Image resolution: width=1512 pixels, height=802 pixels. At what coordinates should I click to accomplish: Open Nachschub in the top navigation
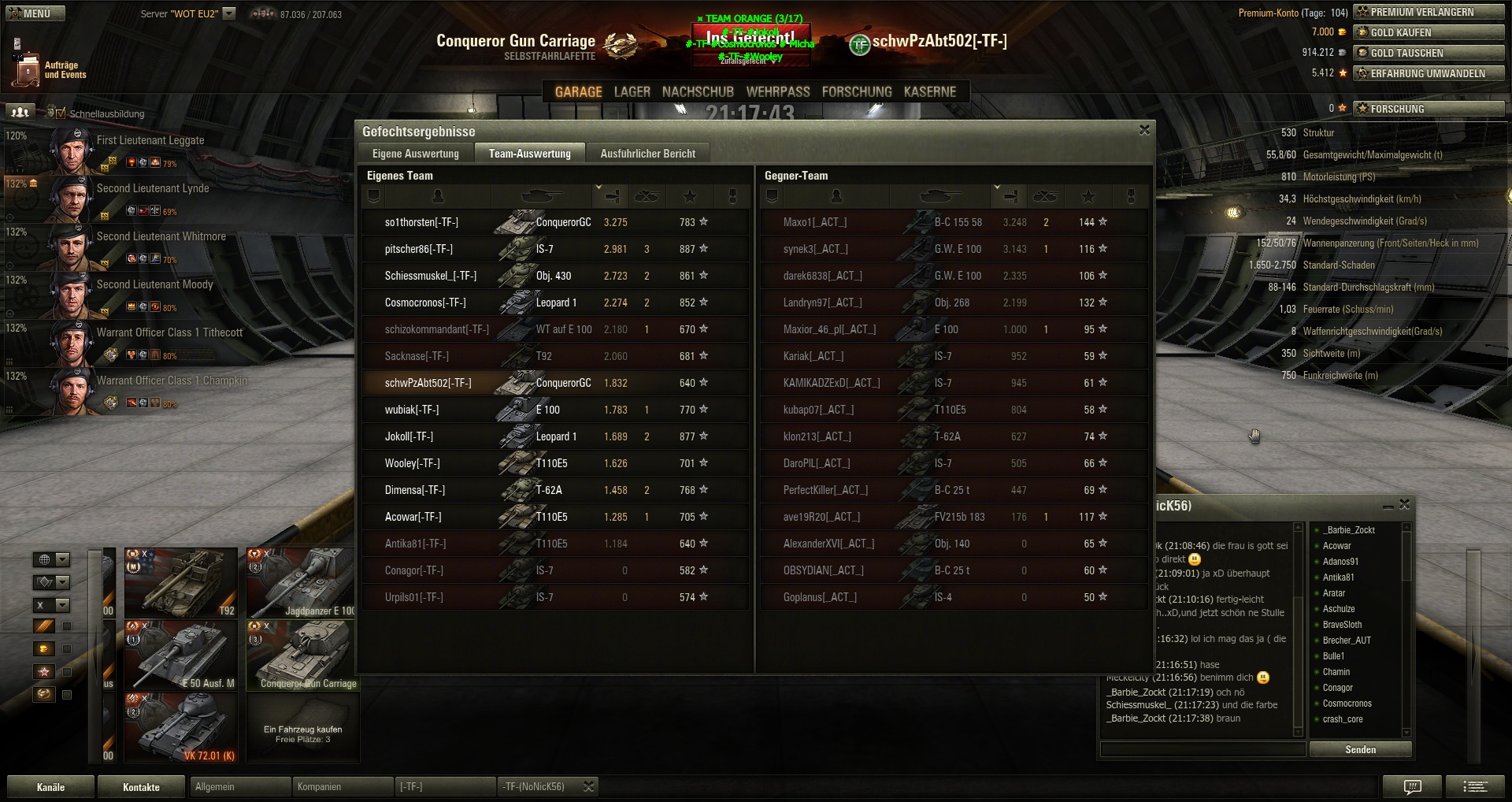[698, 92]
